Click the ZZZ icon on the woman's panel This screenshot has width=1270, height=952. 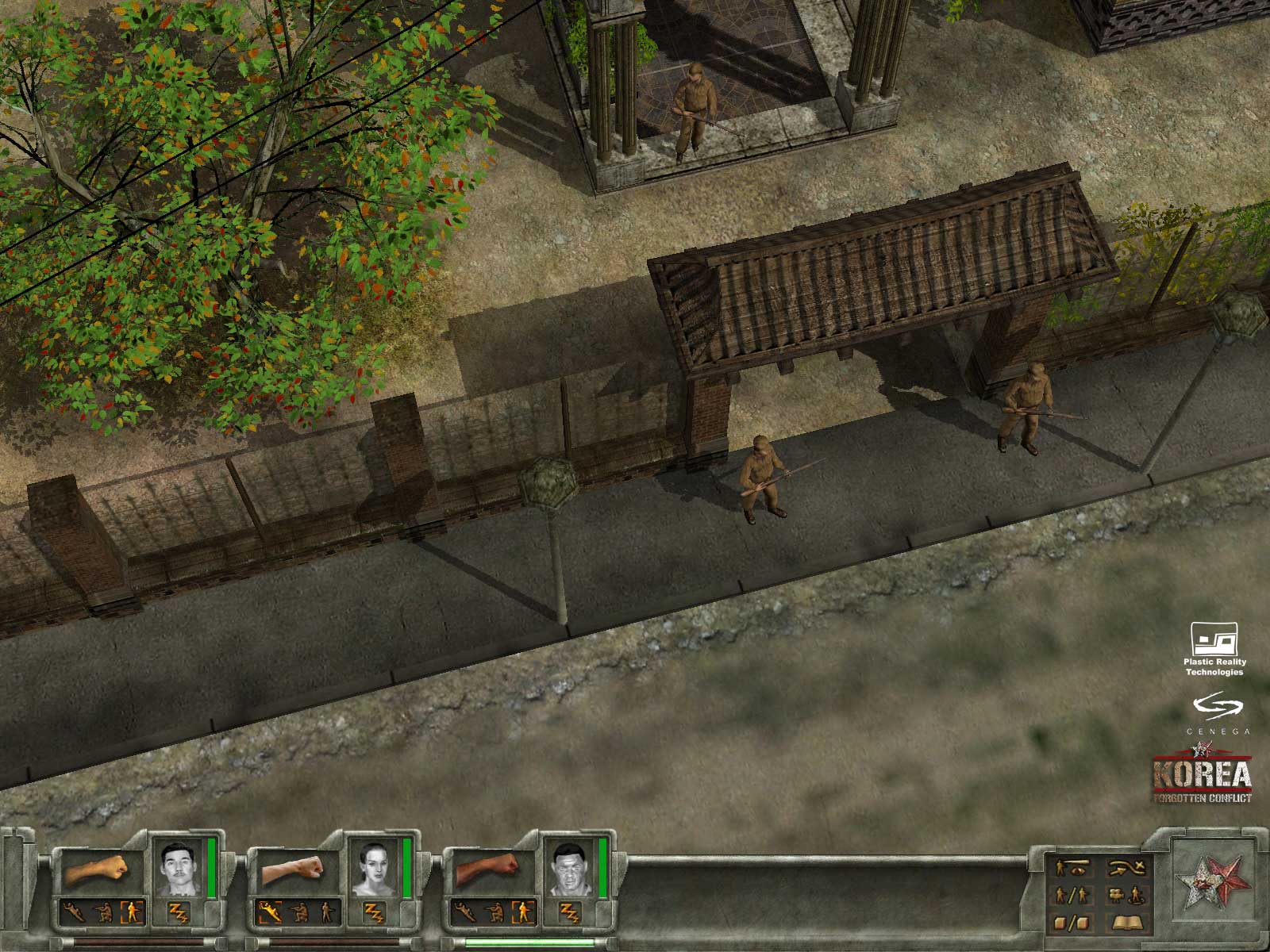coord(375,913)
